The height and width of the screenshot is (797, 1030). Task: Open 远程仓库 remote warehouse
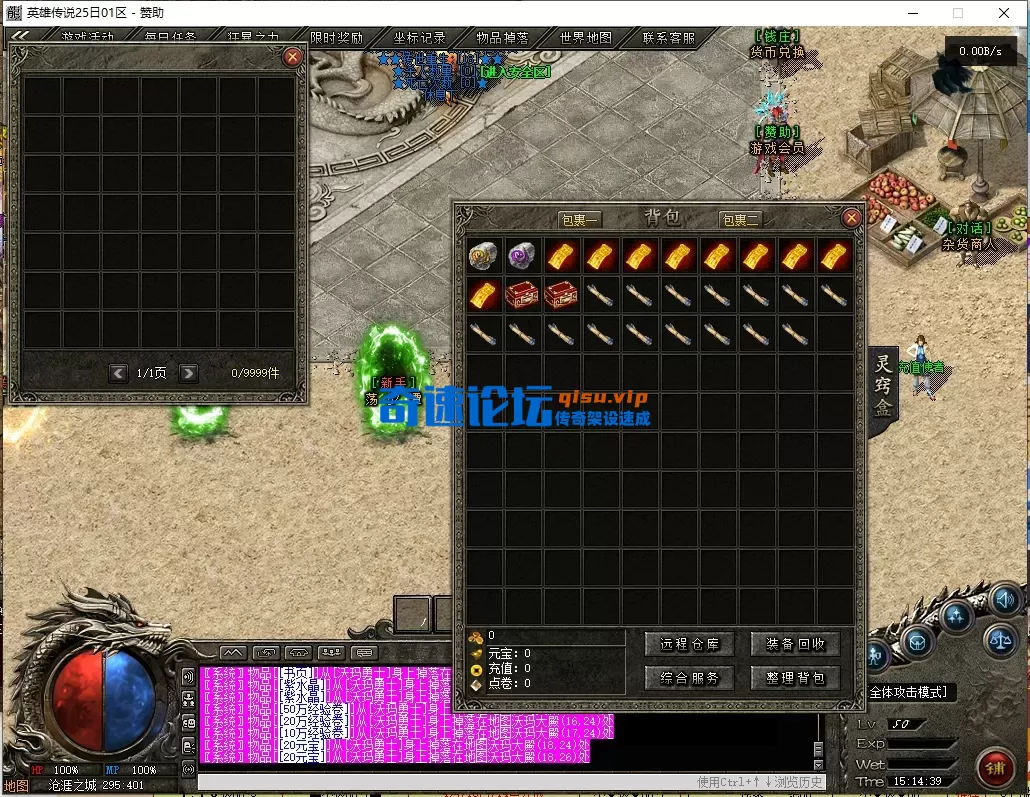pyautogui.click(x=690, y=645)
